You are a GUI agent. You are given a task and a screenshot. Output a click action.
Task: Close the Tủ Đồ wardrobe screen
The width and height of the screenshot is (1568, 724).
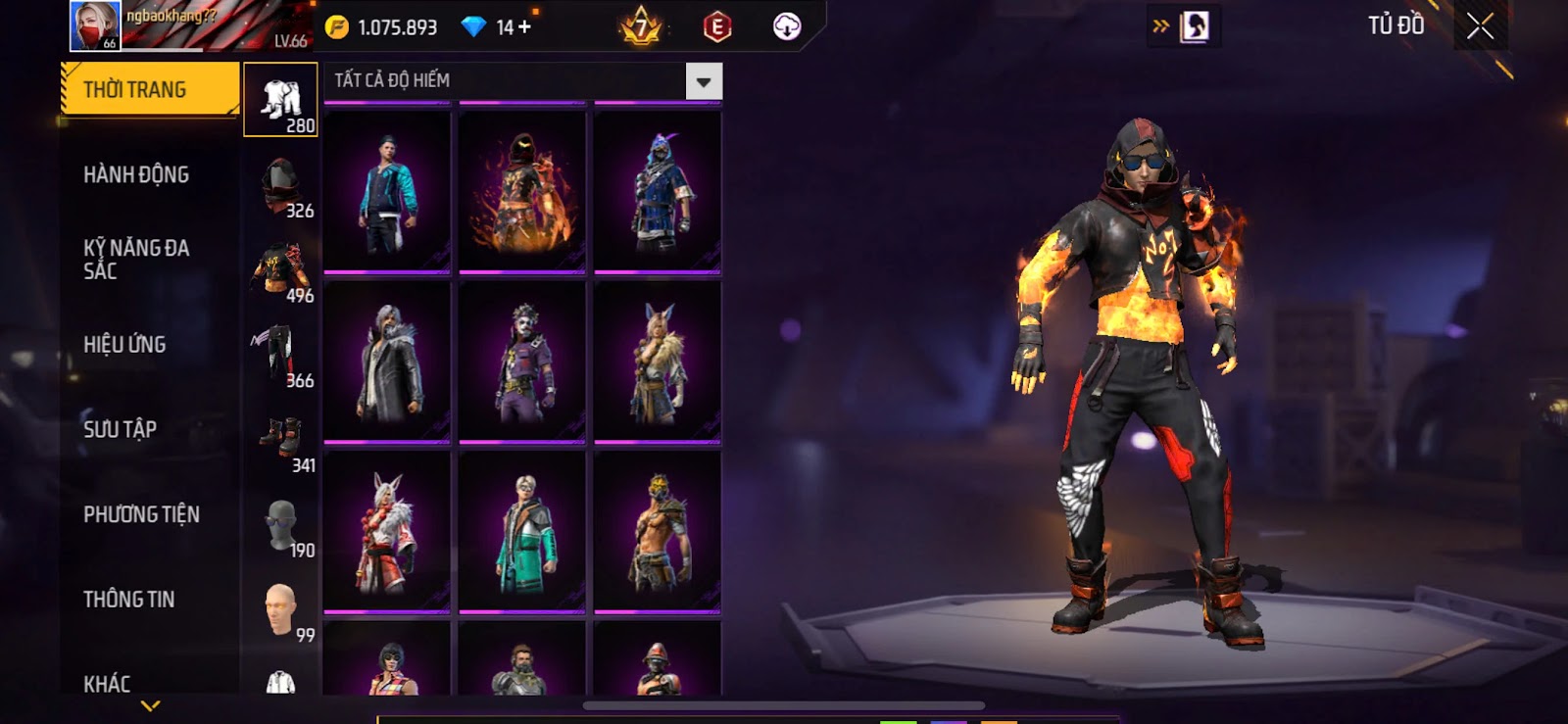coord(1480,26)
